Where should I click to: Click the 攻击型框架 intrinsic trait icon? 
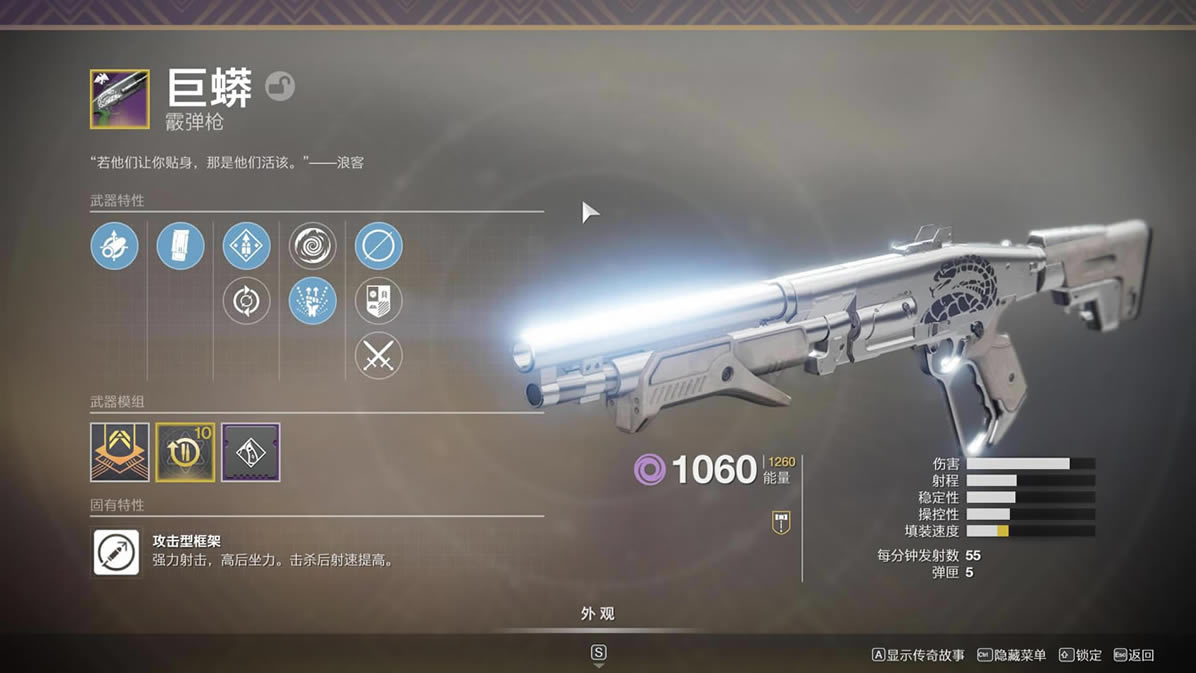(117, 552)
